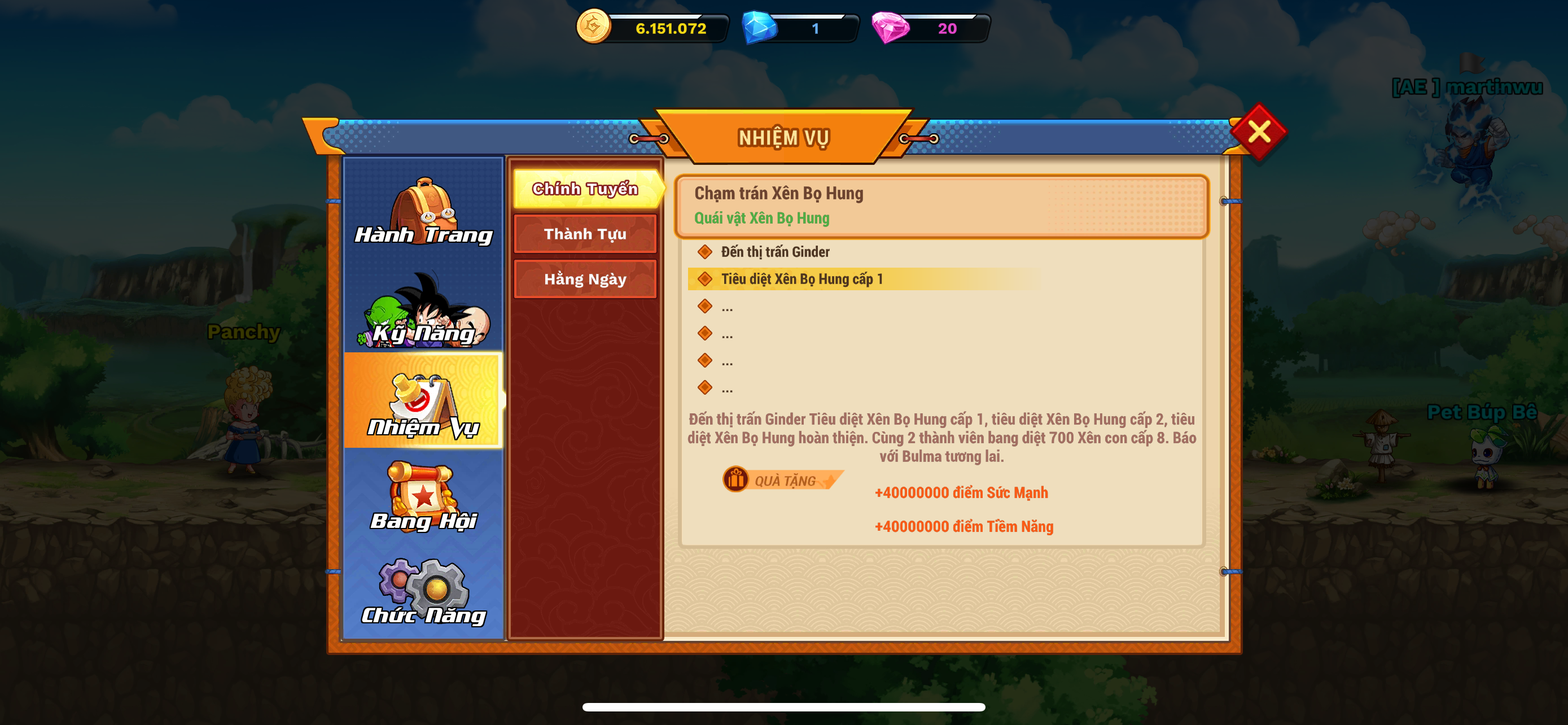
Task: Tap the pink gem currency icon
Action: click(x=890, y=28)
